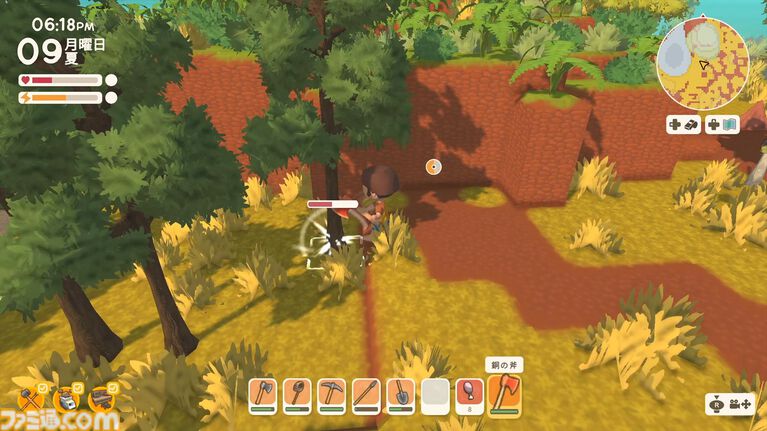The width and height of the screenshot is (767, 431).
Task: Click the highlighted copper axe slot
Action: (504, 393)
